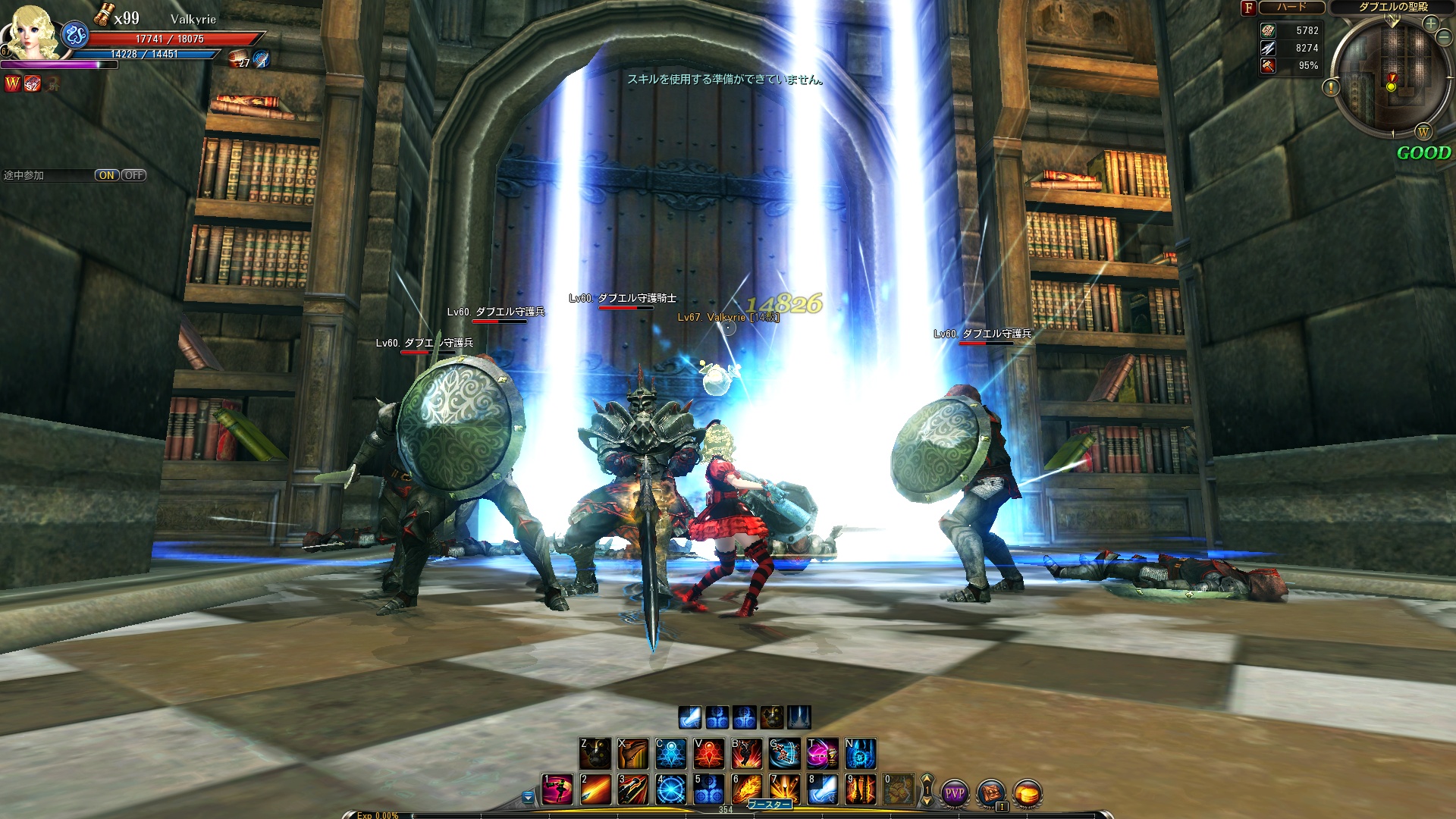Open the inventory bag icon
This screenshot has height=819, width=1456.
[990, 793]
